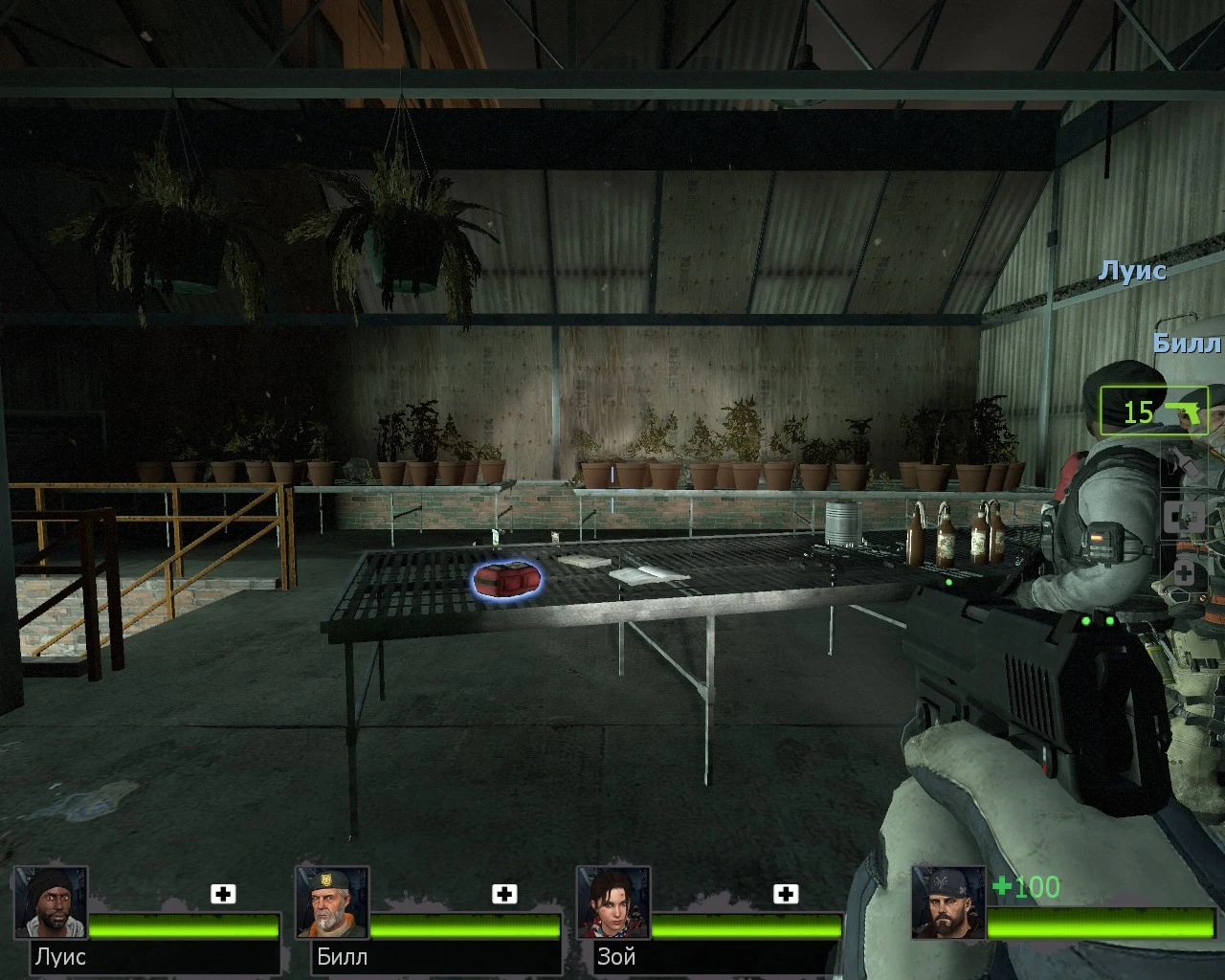The image size is (1225, 980).
Task: Click the first aid kit cross icon in inventory
Action: (x=1184, y=517)
